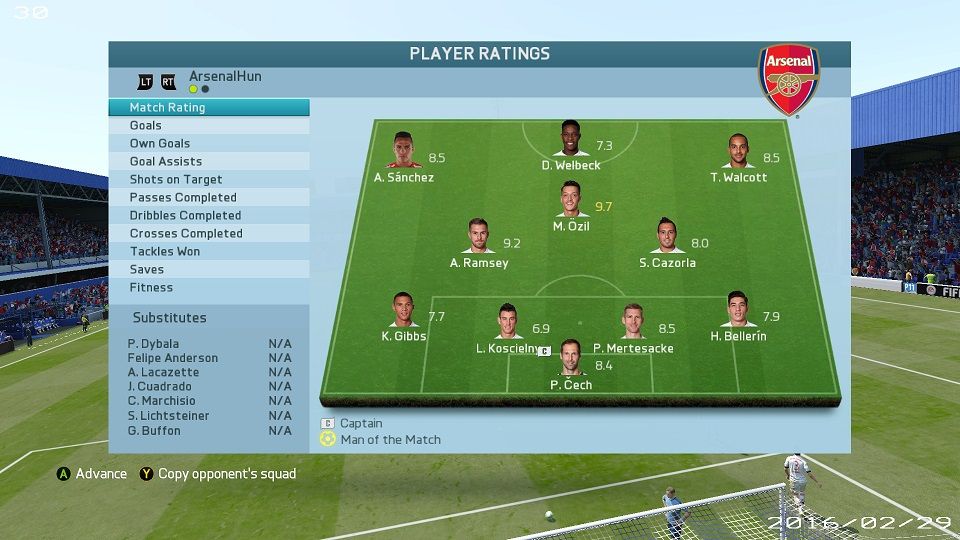Click the Arsenal club crest
The image size is (960, 540).
[789, 80]
